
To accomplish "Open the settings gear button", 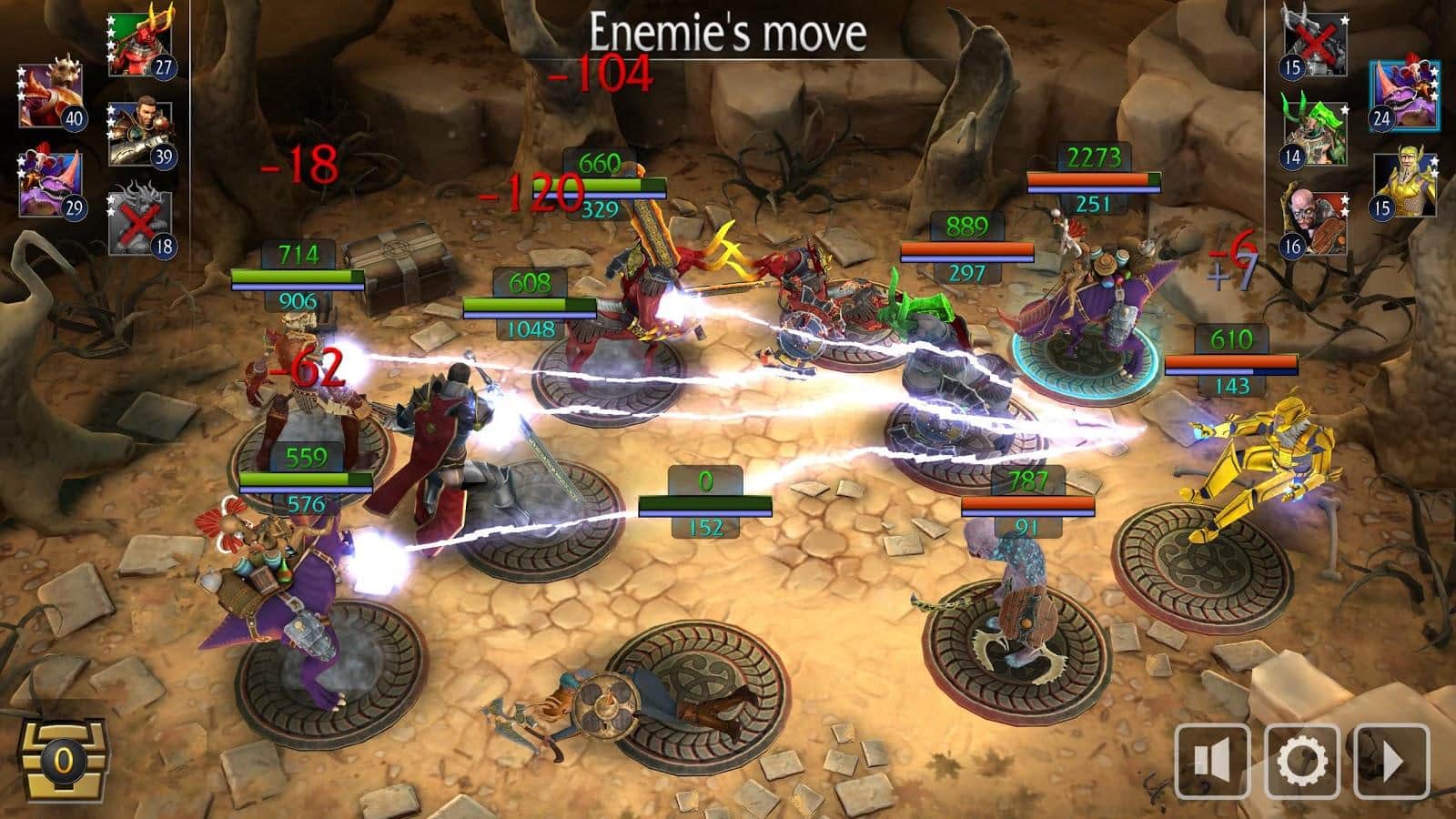I will point(1301,761).
